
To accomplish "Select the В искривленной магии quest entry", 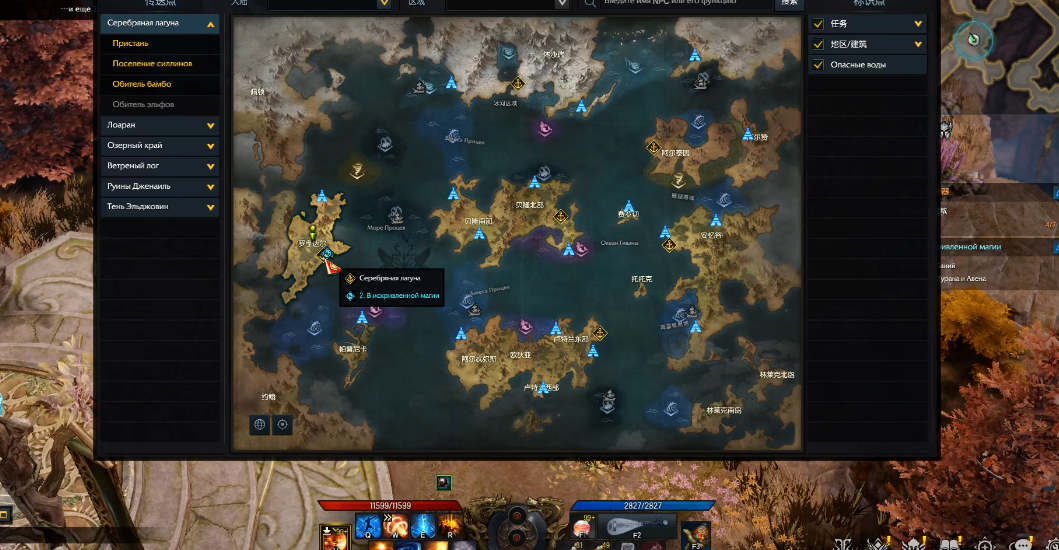I will click(x=399, y=296).
